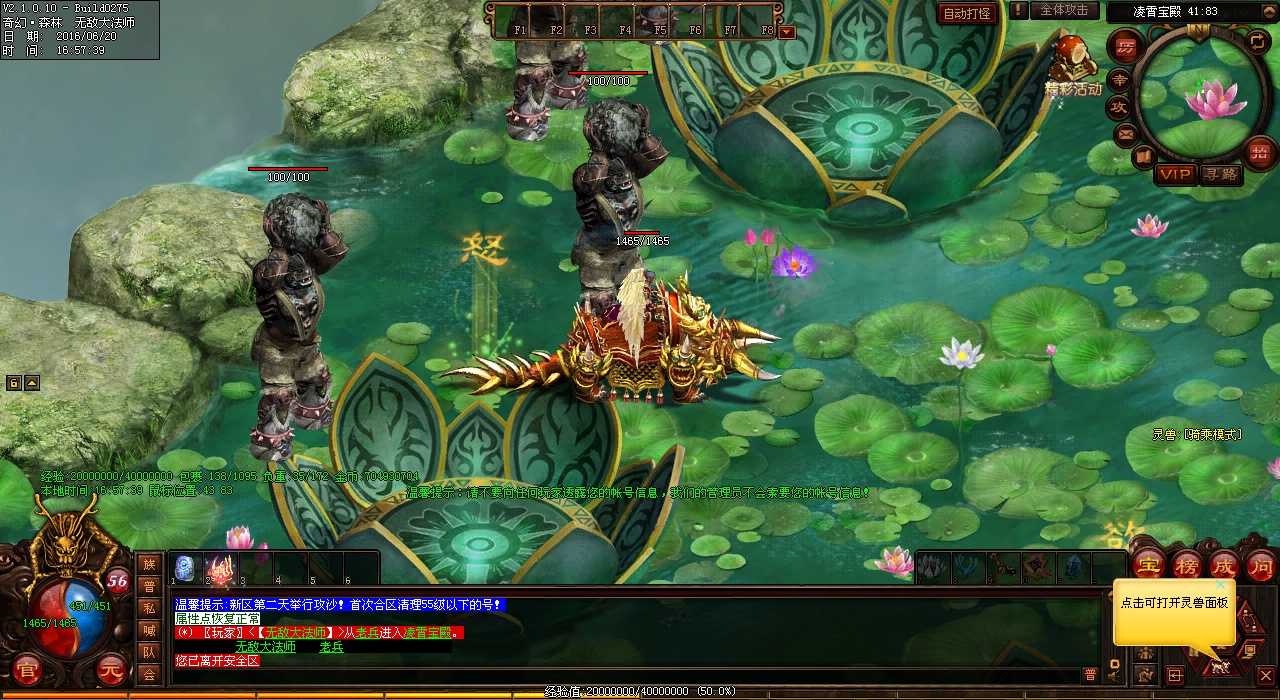Click the circular lotus minimap
This screenshot has width=1280, height=700.
point(1203,93)
